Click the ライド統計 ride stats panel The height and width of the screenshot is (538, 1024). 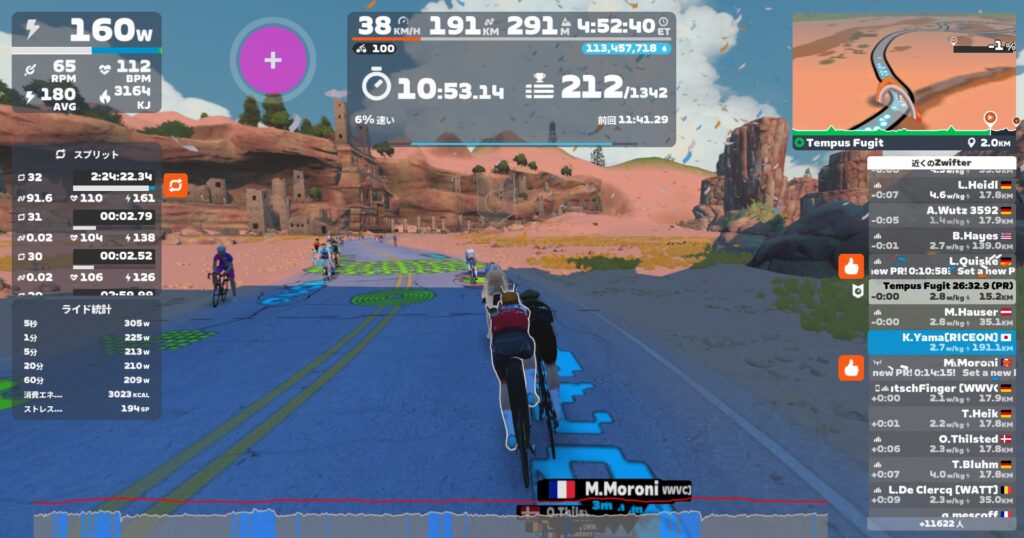click(x=87, y=309)
